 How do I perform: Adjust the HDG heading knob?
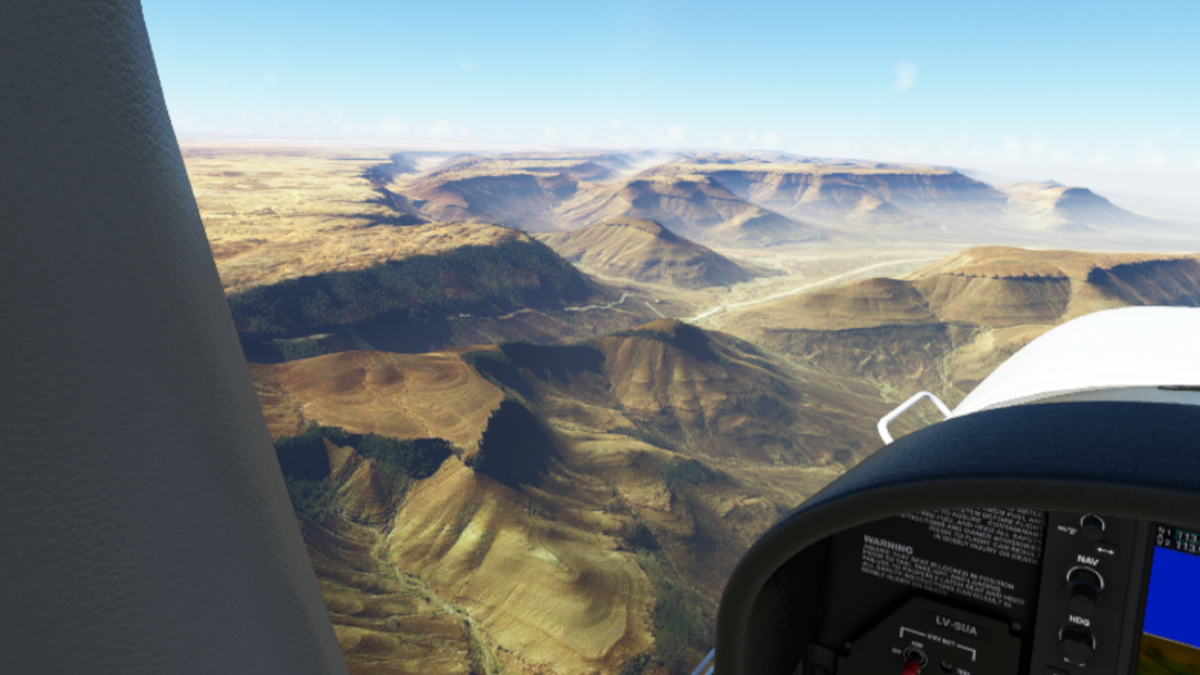pos(1078,638)
